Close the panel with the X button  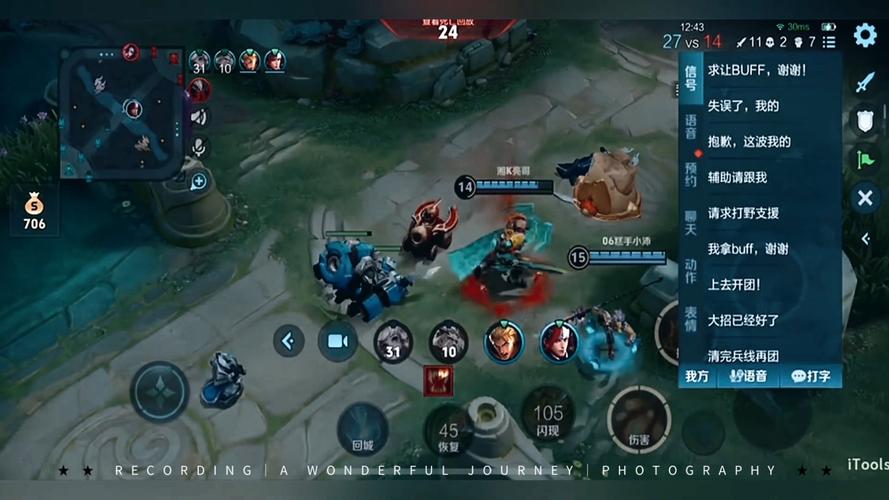point(865,198)
